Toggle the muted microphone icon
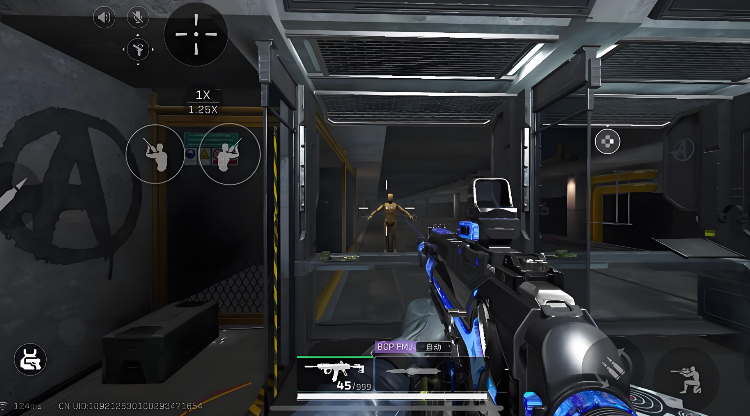This screenshot has width=750, height=416. pyautogui.click(x=137, y=16)
